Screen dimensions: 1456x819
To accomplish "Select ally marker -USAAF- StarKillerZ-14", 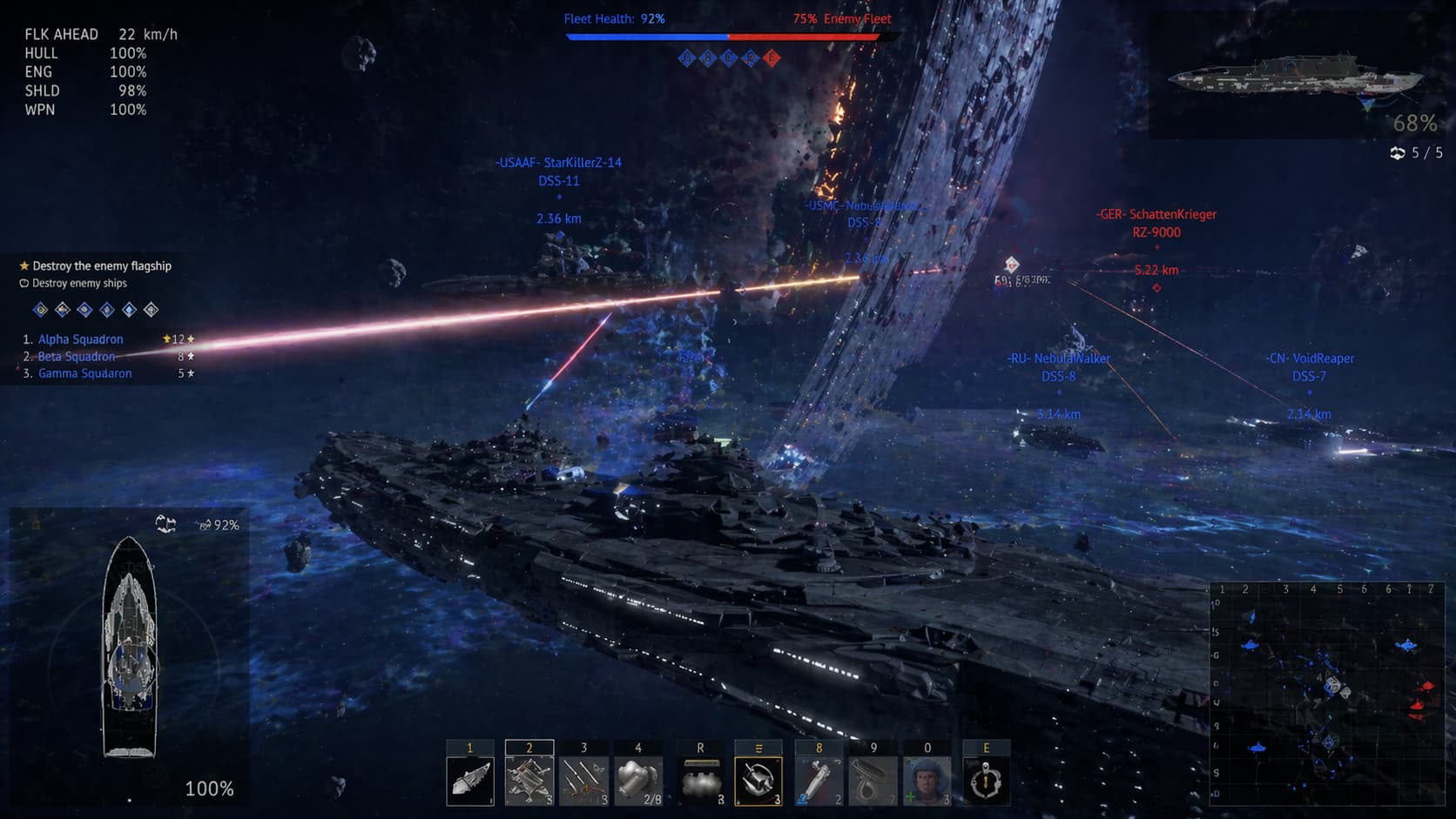I will tap(558, 171).
